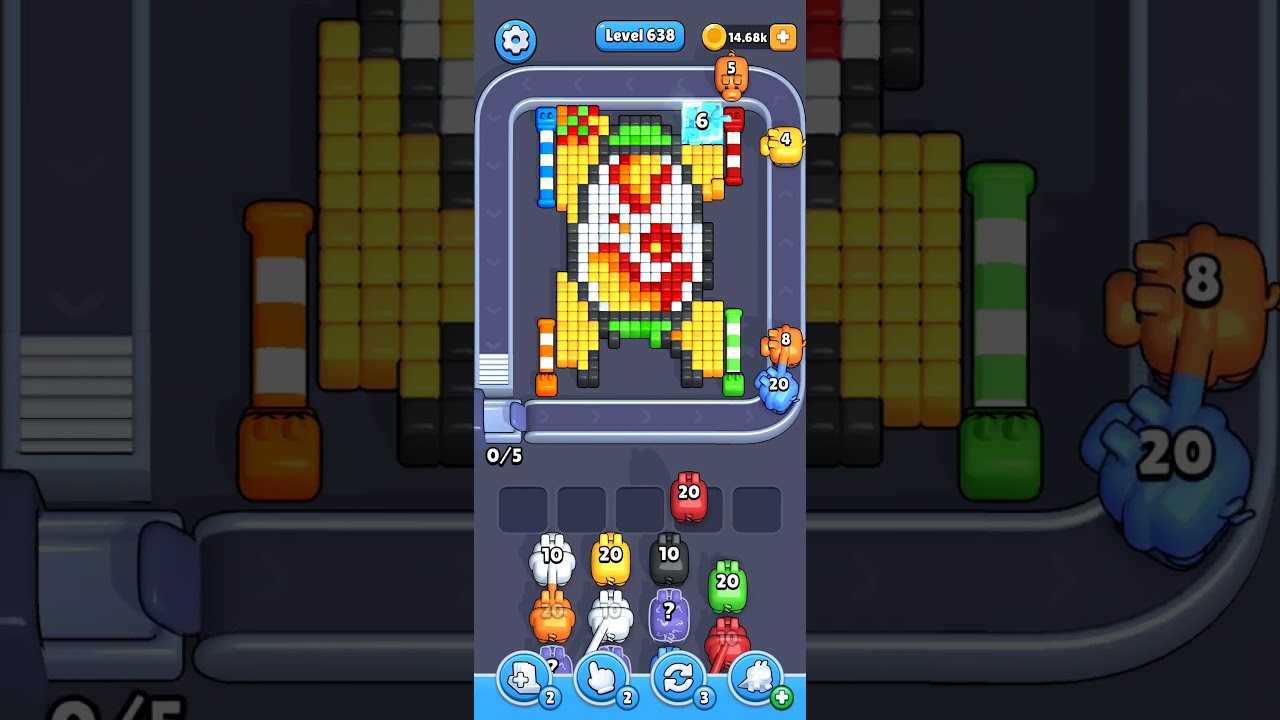The height and width of the screenshot is (720, 1280).
Task: Tap the 0/5 progress counter
Action: (x=505, y=456)
